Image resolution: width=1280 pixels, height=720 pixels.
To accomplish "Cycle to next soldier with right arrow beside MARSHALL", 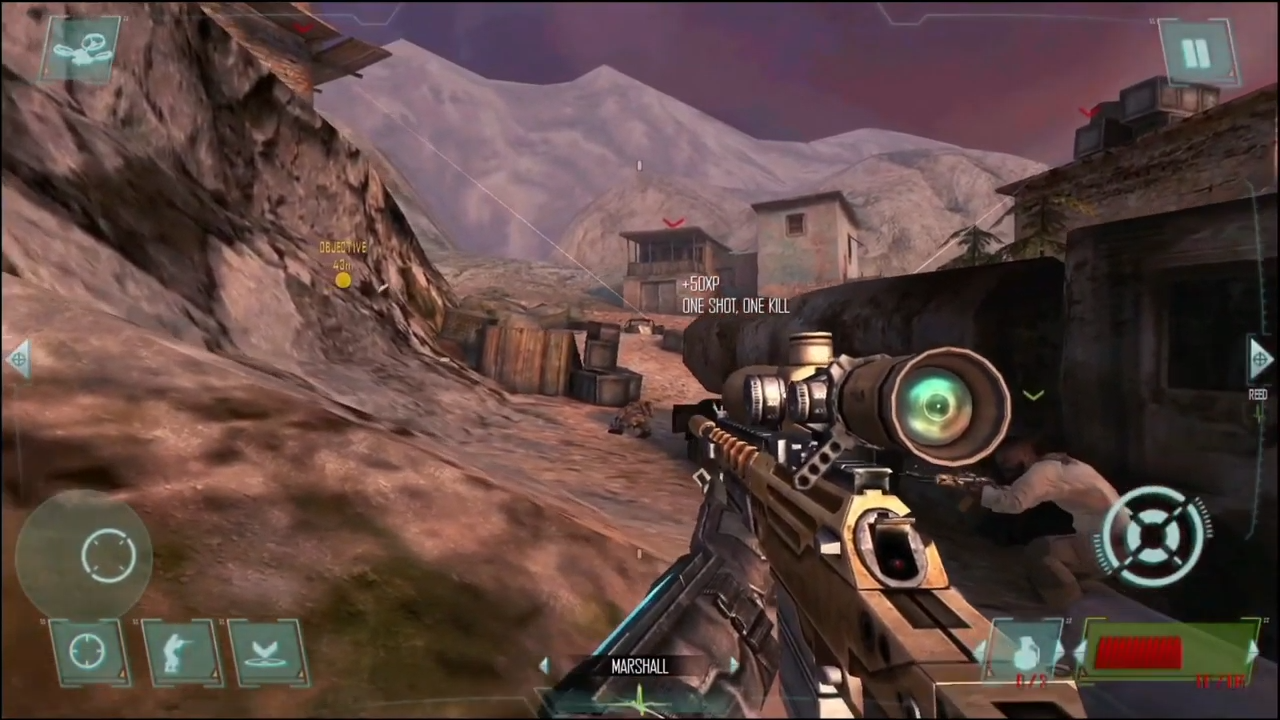I will click(733, 666).
